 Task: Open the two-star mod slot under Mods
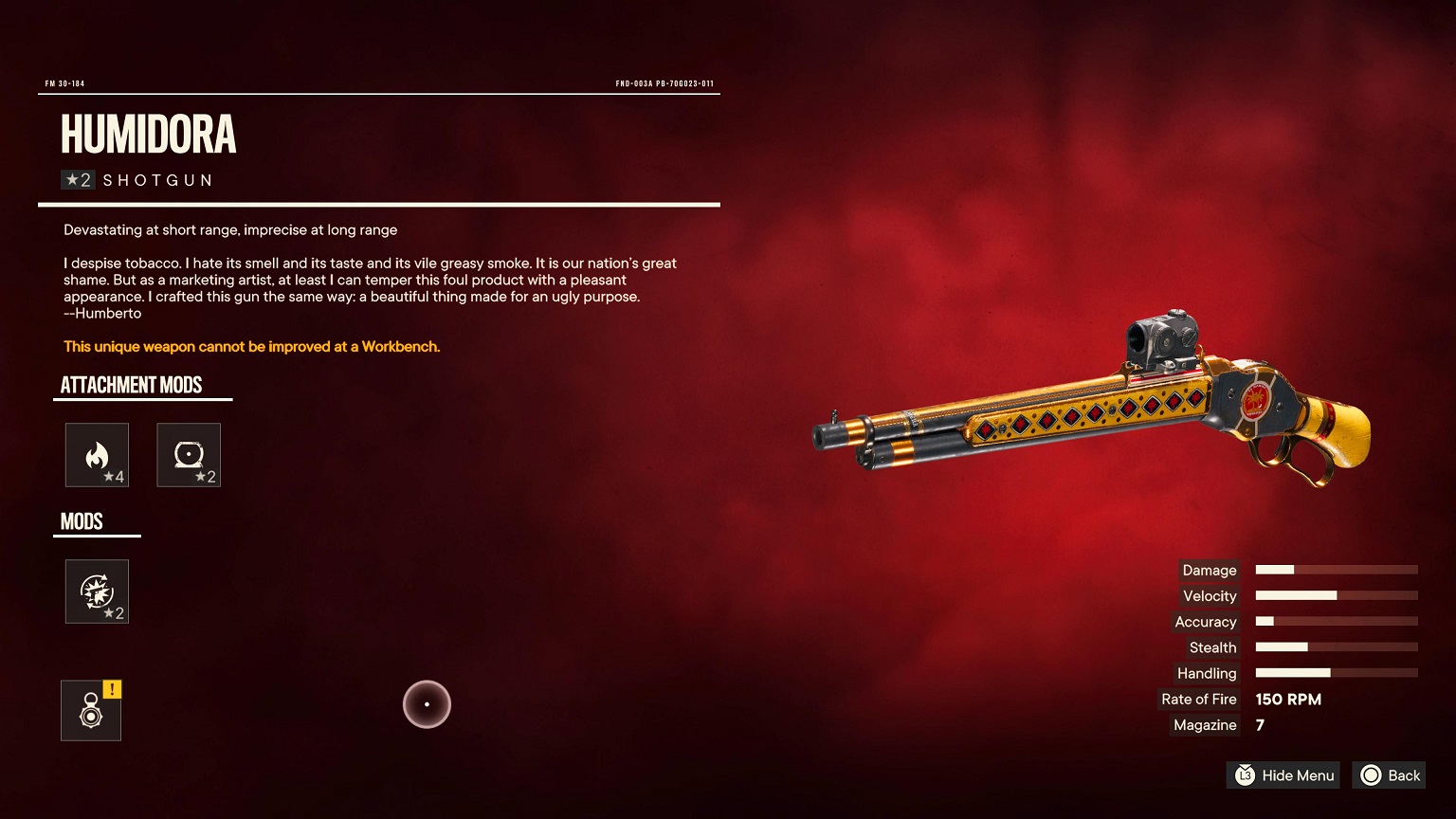[x=97, y=591]
